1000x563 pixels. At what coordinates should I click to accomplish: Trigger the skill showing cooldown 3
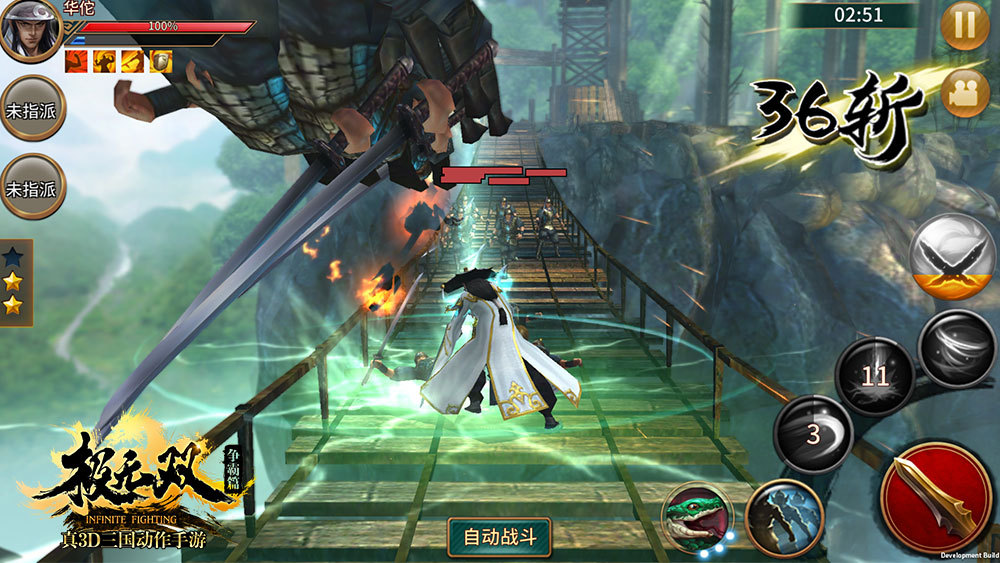click(x=813, y=434)
